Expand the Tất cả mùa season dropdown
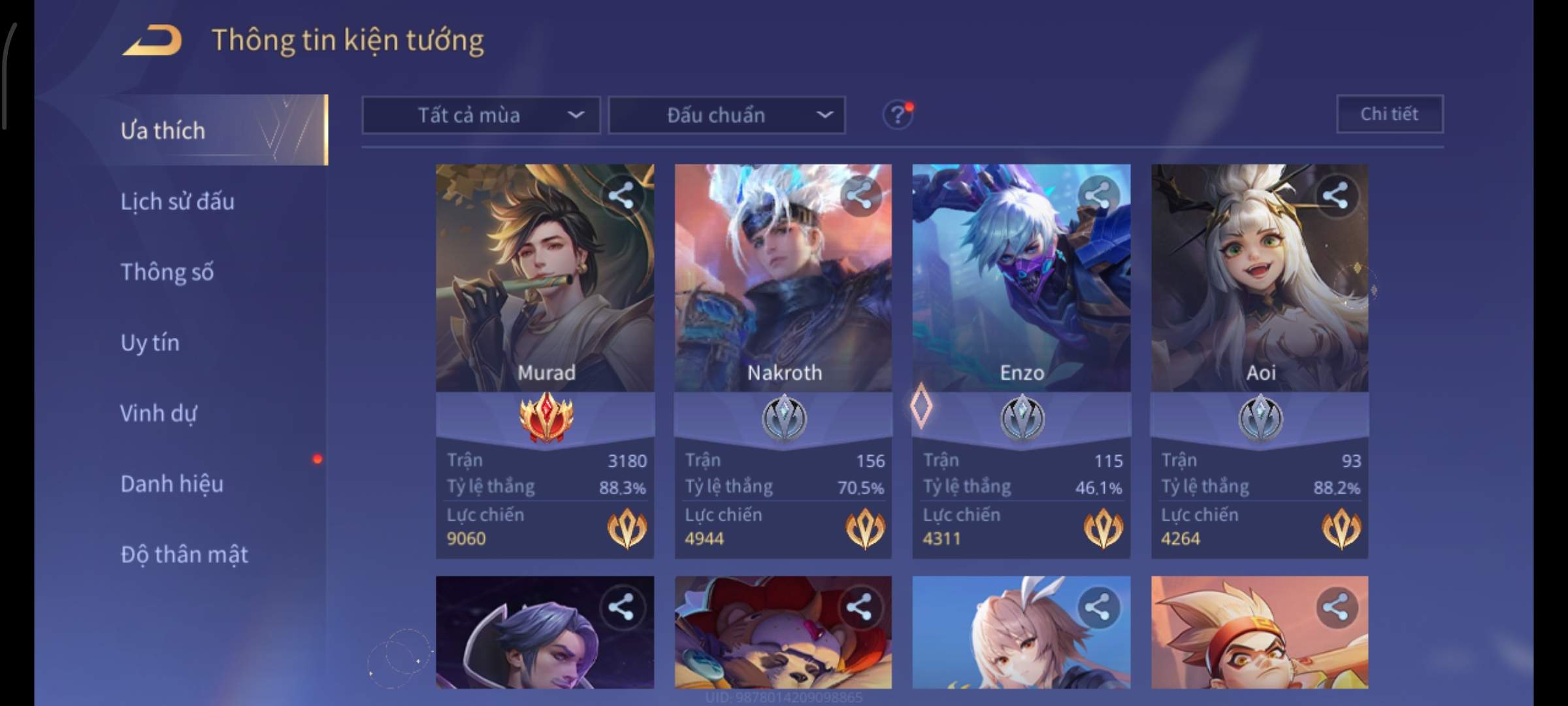This screenshot has height=706, width=1568. [x=481, y=116]
